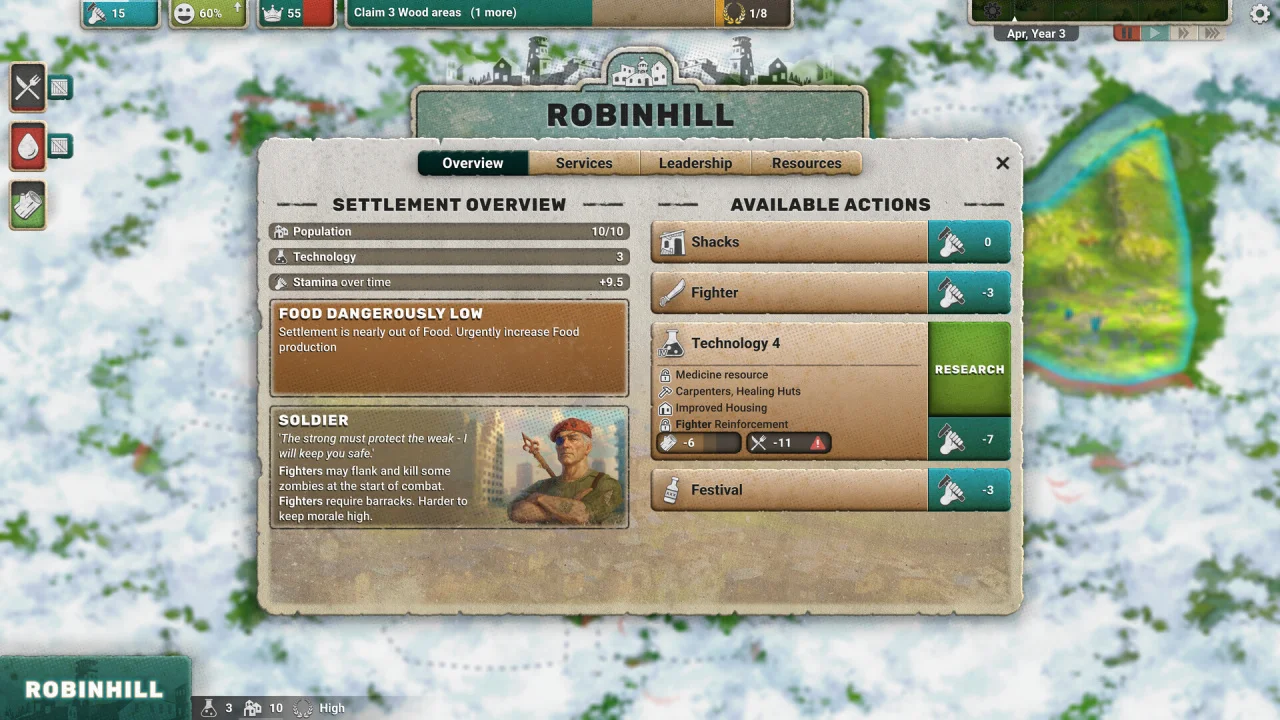
Task: Choose the Shacks action
Action: [790, 242]
